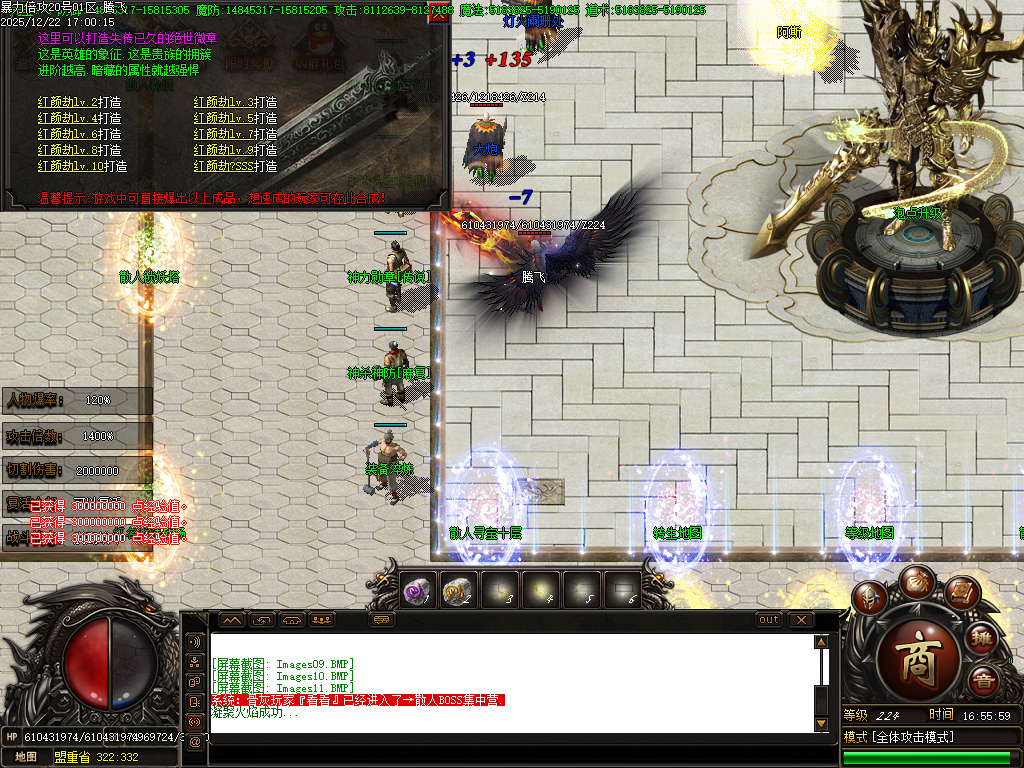This screenshot has height=768, width=1024.
Task: Click the @ chat channel button
Action: click(x=195, y=741)
